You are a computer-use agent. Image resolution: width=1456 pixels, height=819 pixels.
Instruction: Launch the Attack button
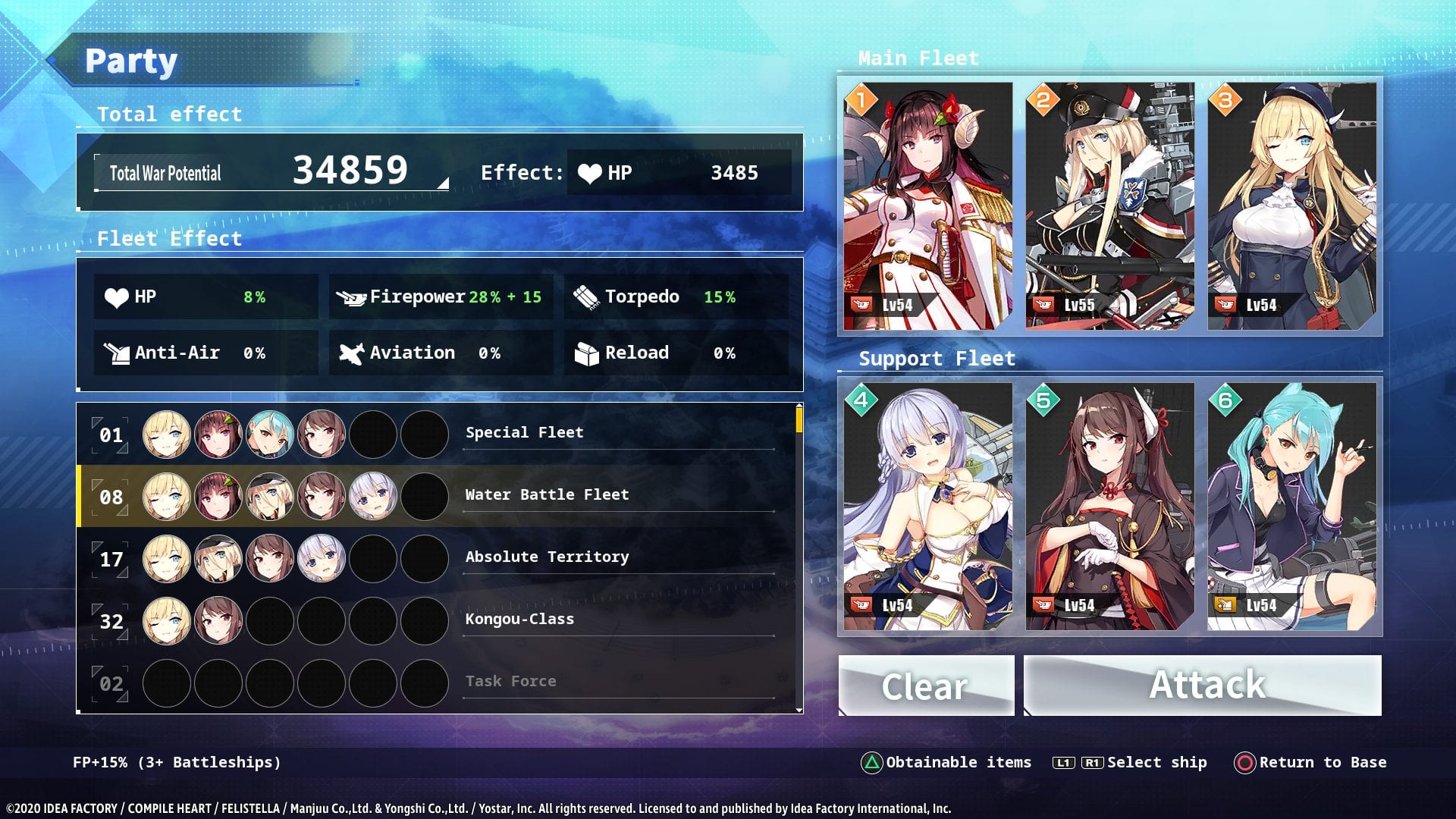click(x=1203, y=686)
